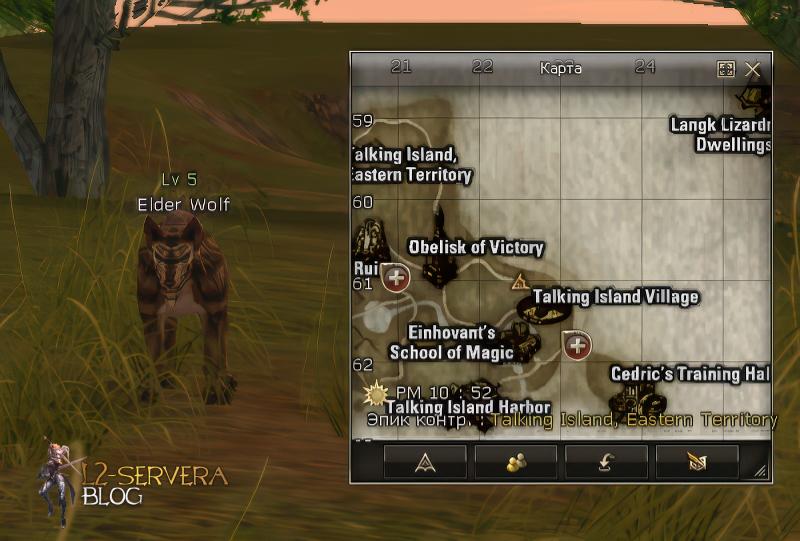
Task: Close the Карта map window
Action: (753, 69)
